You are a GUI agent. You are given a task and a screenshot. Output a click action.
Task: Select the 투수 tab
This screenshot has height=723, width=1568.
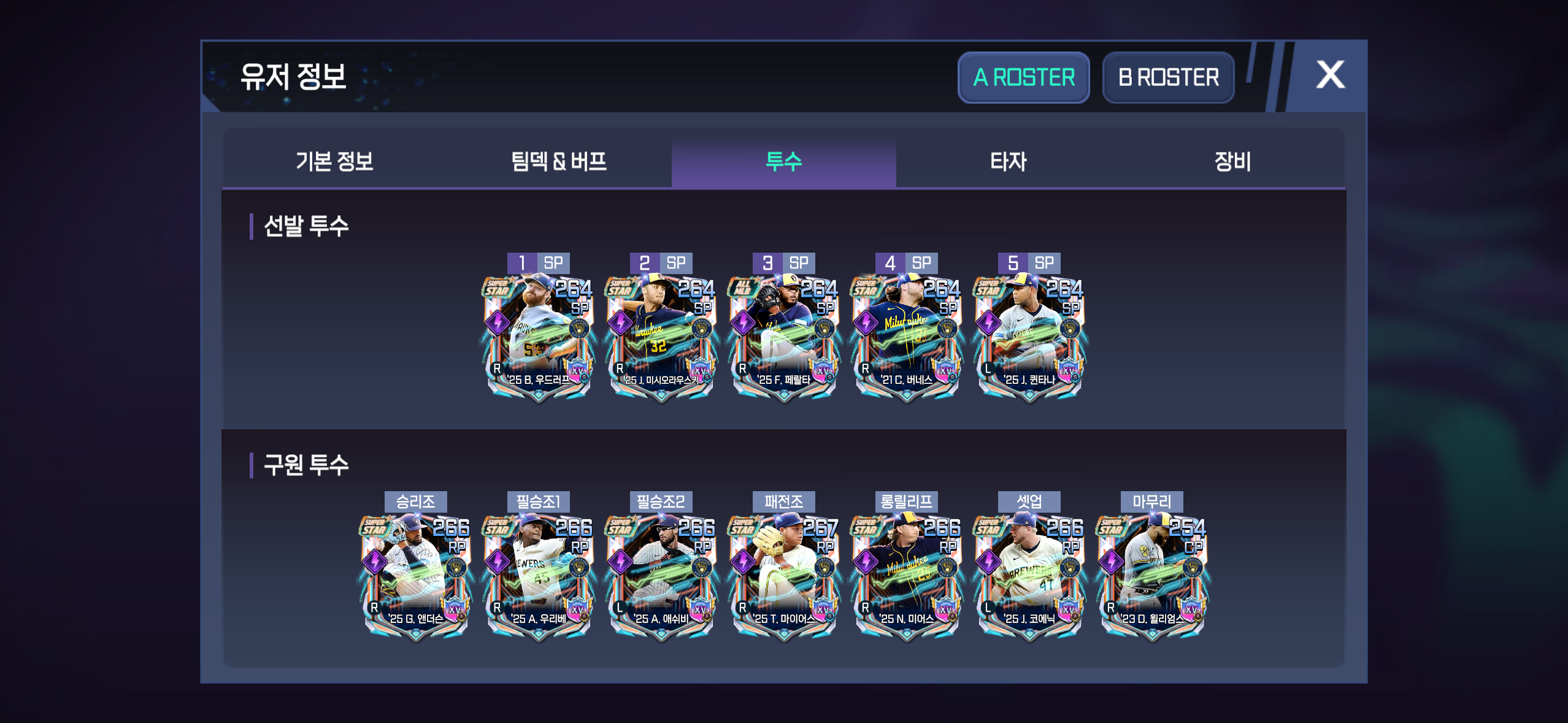(783, 161)
